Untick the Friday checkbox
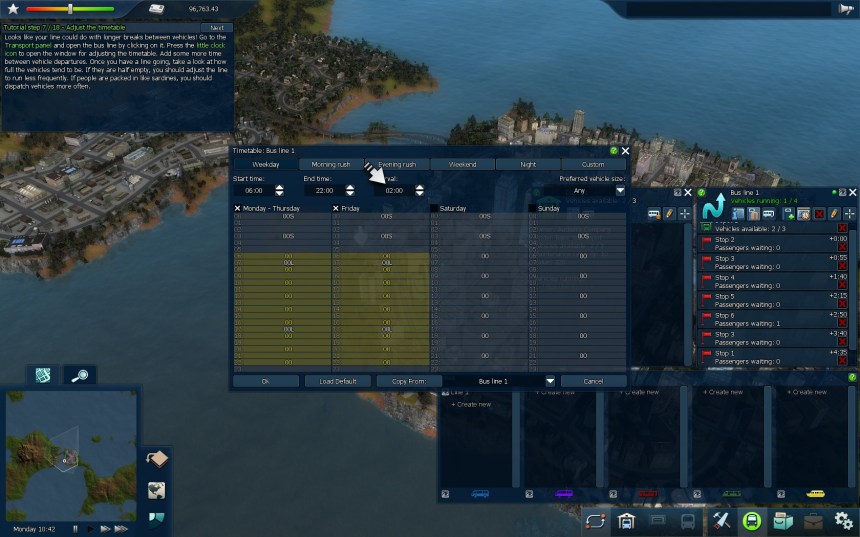860x537 pixels. [x=336, y=208]
